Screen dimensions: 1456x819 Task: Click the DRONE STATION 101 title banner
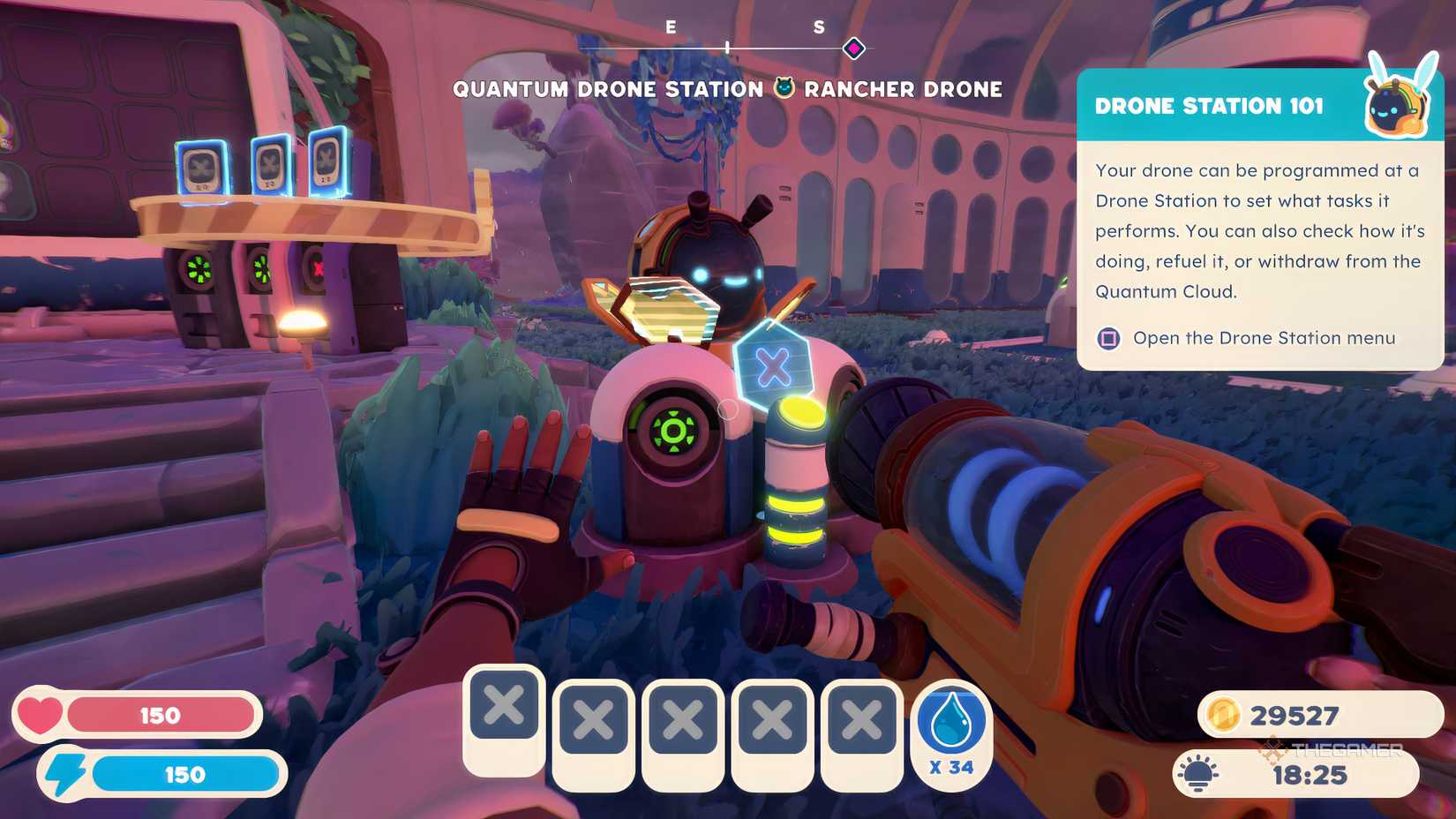[x=1209, y=105]
